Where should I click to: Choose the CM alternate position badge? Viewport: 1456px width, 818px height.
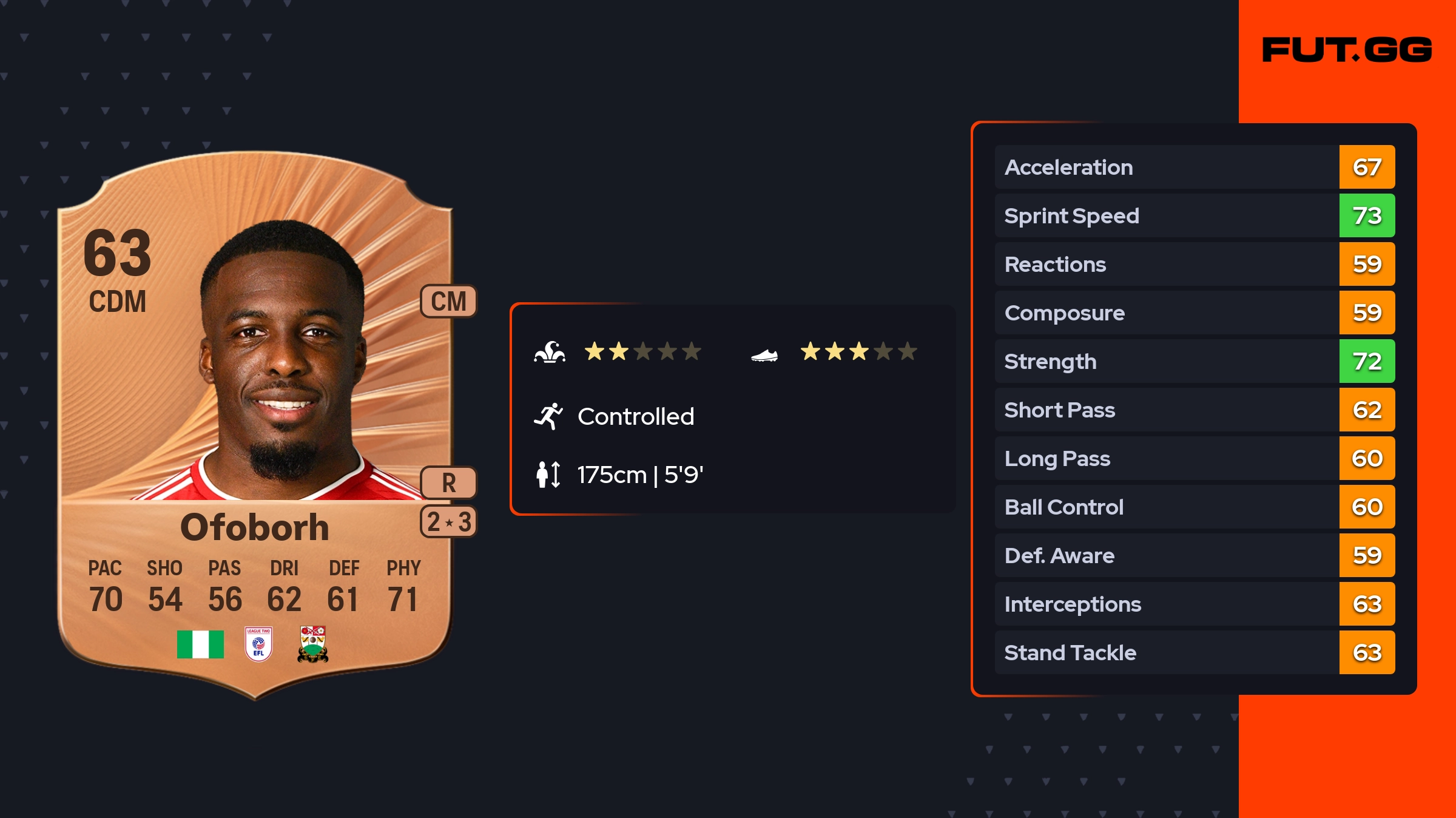coord(448,301)
